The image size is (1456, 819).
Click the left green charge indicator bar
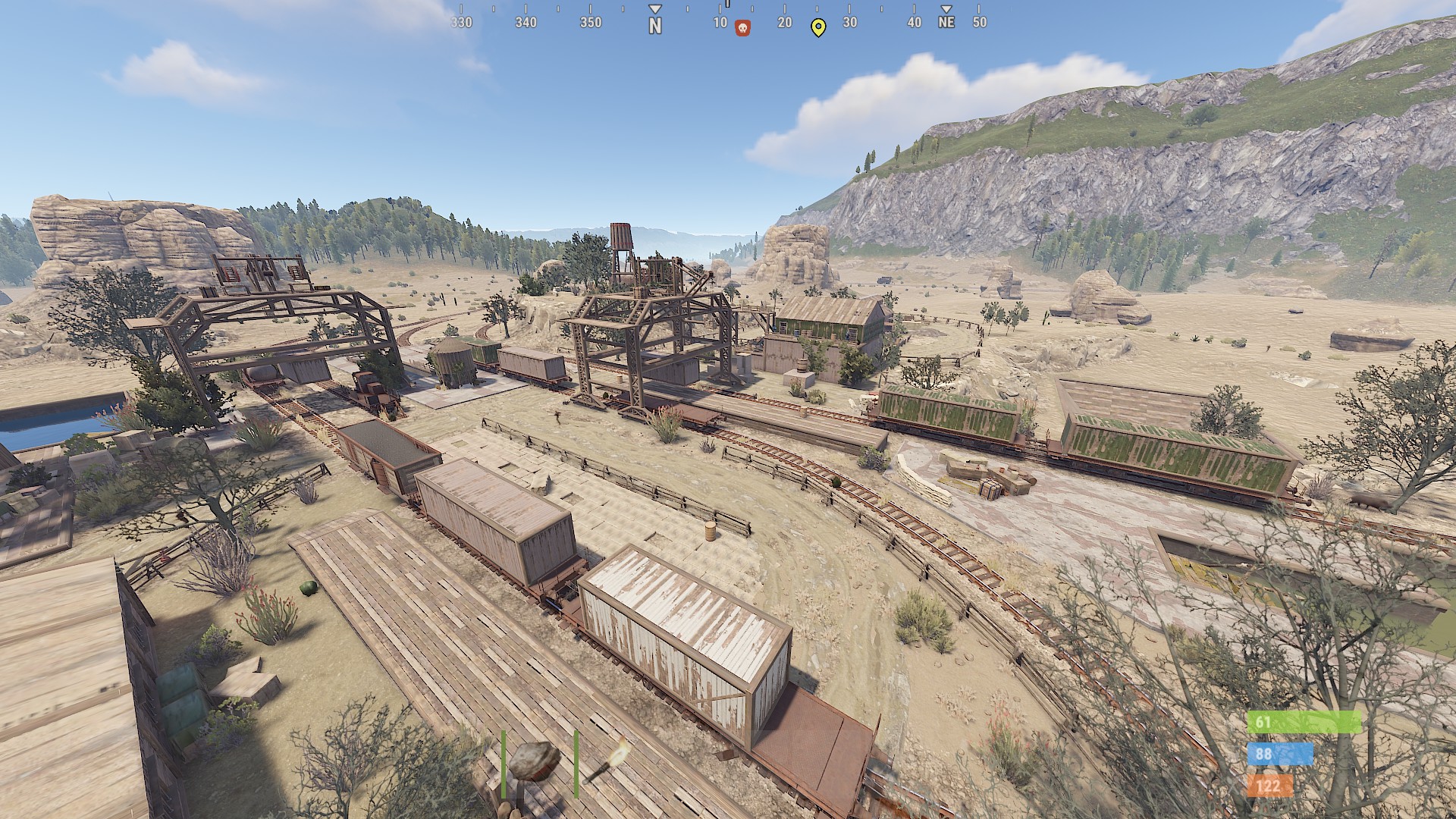[x=502, y=766]
